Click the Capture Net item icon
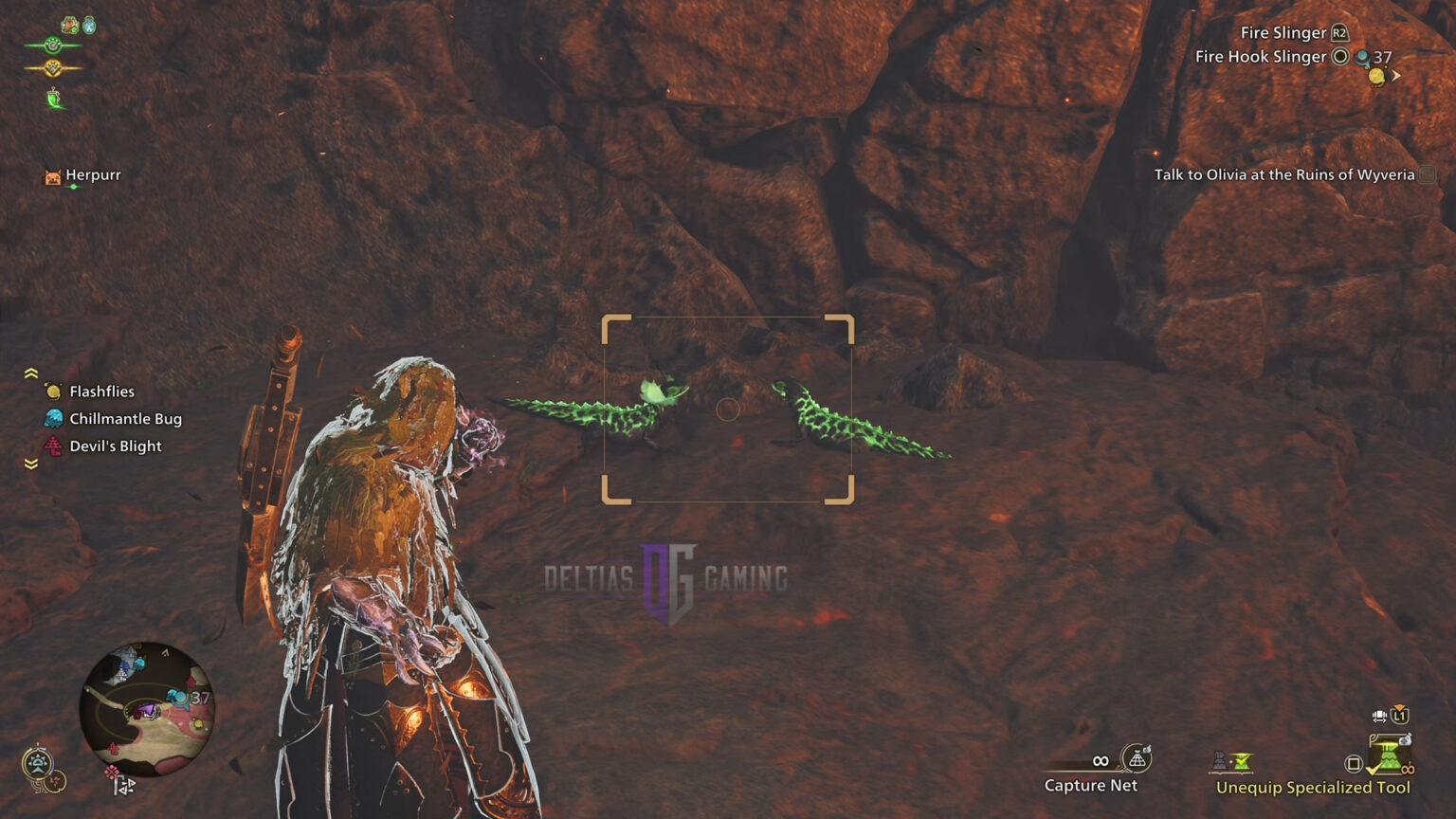 [1135, 758]
